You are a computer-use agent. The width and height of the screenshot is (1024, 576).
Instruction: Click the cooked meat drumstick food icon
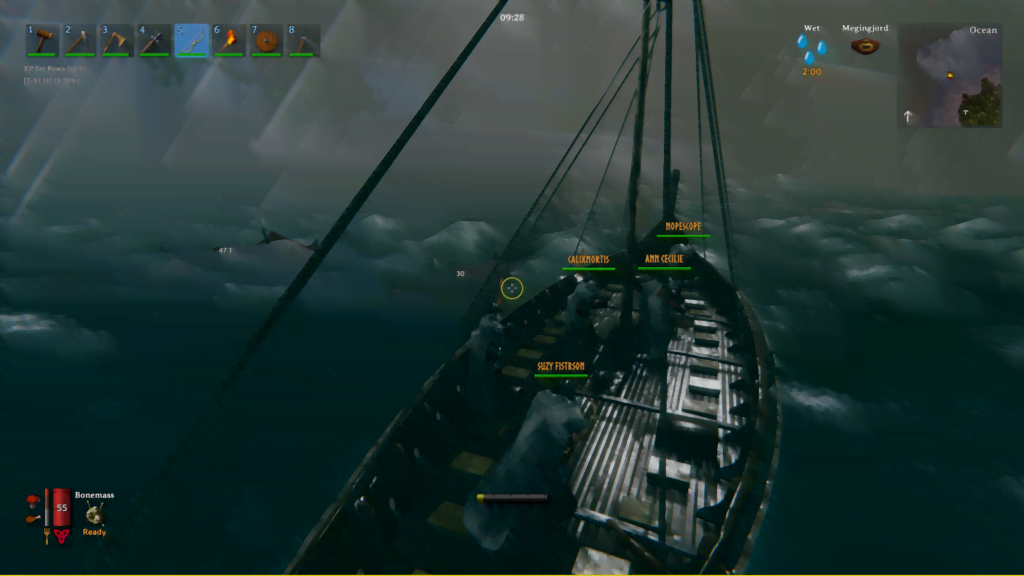(x=33, y=517)
